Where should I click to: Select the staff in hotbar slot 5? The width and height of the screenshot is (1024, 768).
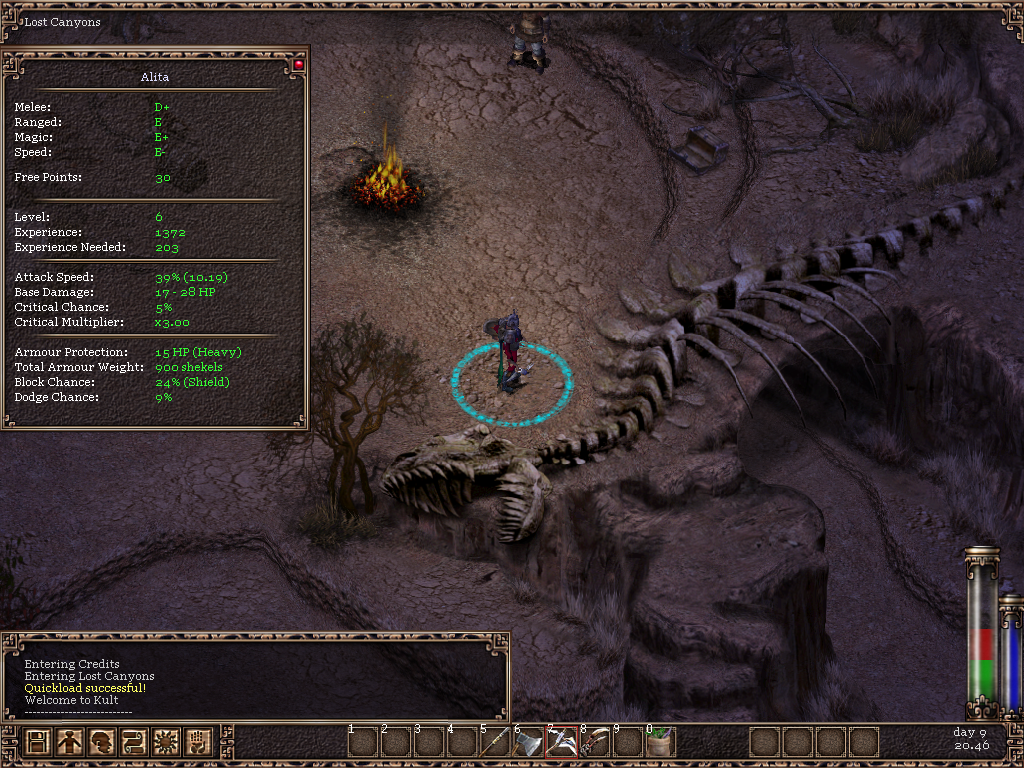pyautogui.click(x=495, y=742)
